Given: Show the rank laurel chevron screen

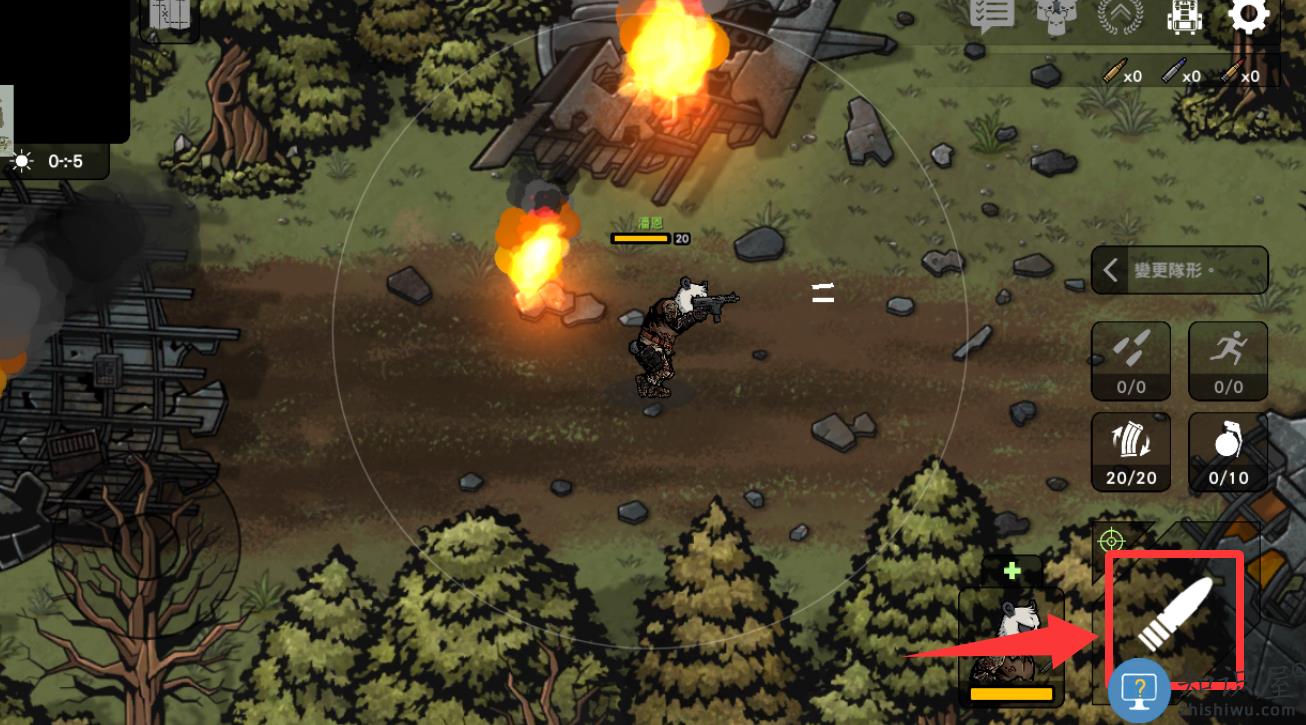Looking at the screenshot, I should 1120,17.
